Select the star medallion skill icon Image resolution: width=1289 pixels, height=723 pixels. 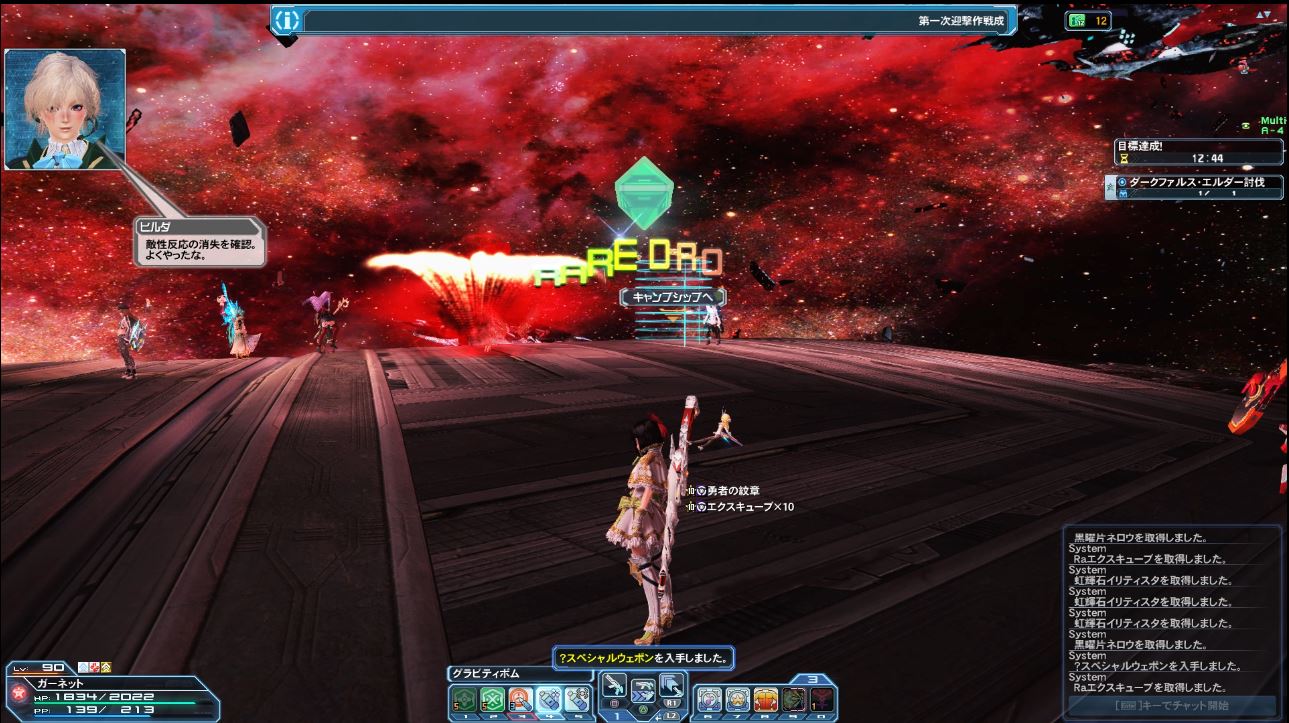point(737,699)
